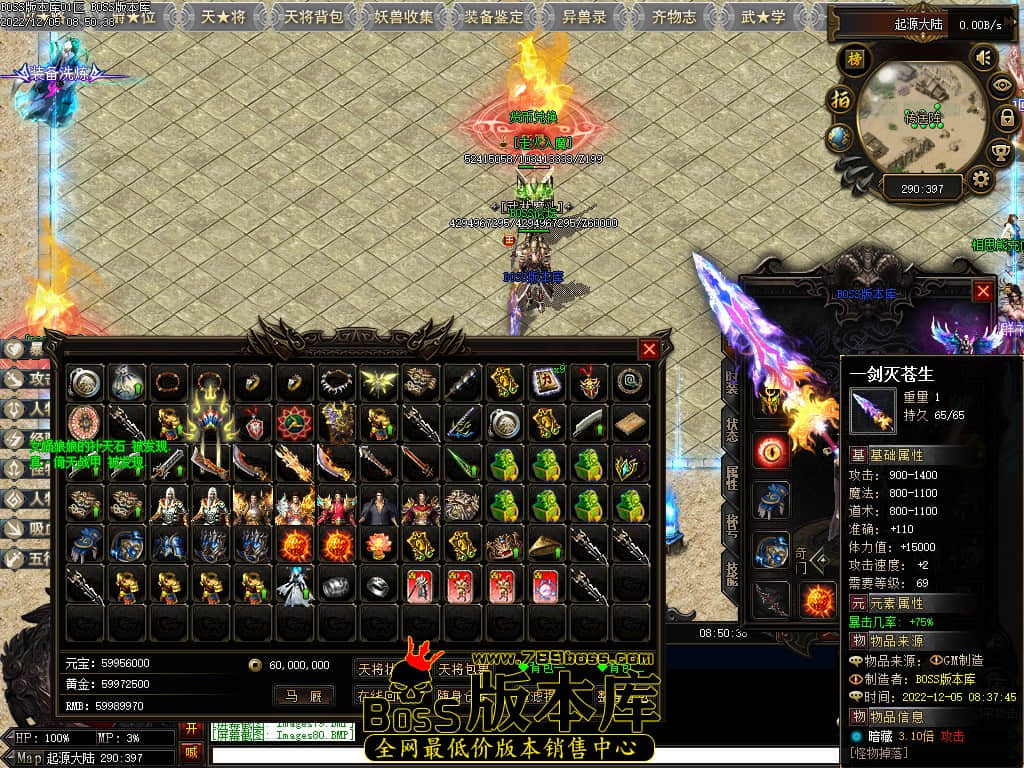The image size is (1024, 768).
Task: Click the minimap
Action: (x=921, y=118)
